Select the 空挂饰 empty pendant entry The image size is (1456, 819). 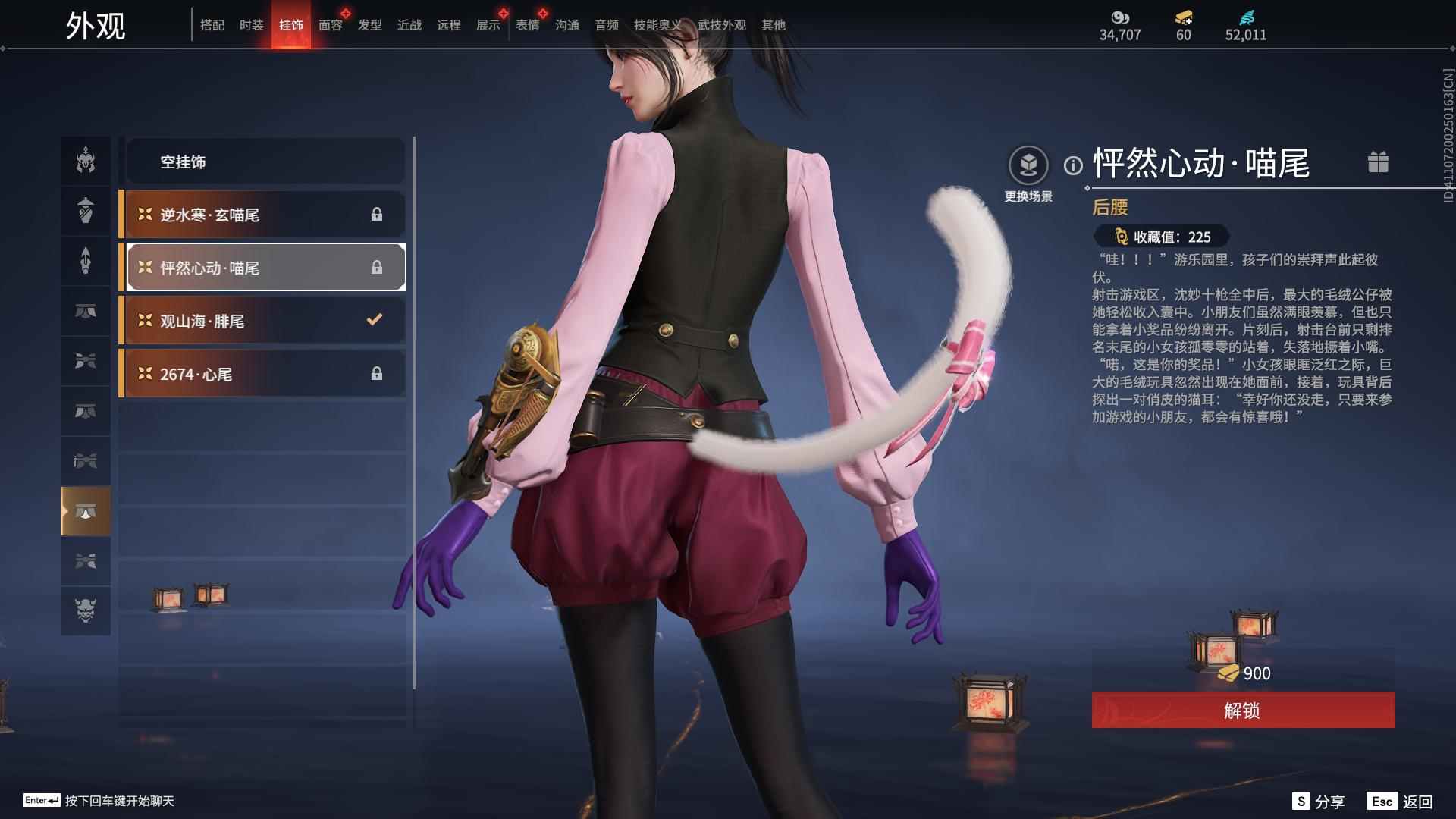(x=265, y=162)
